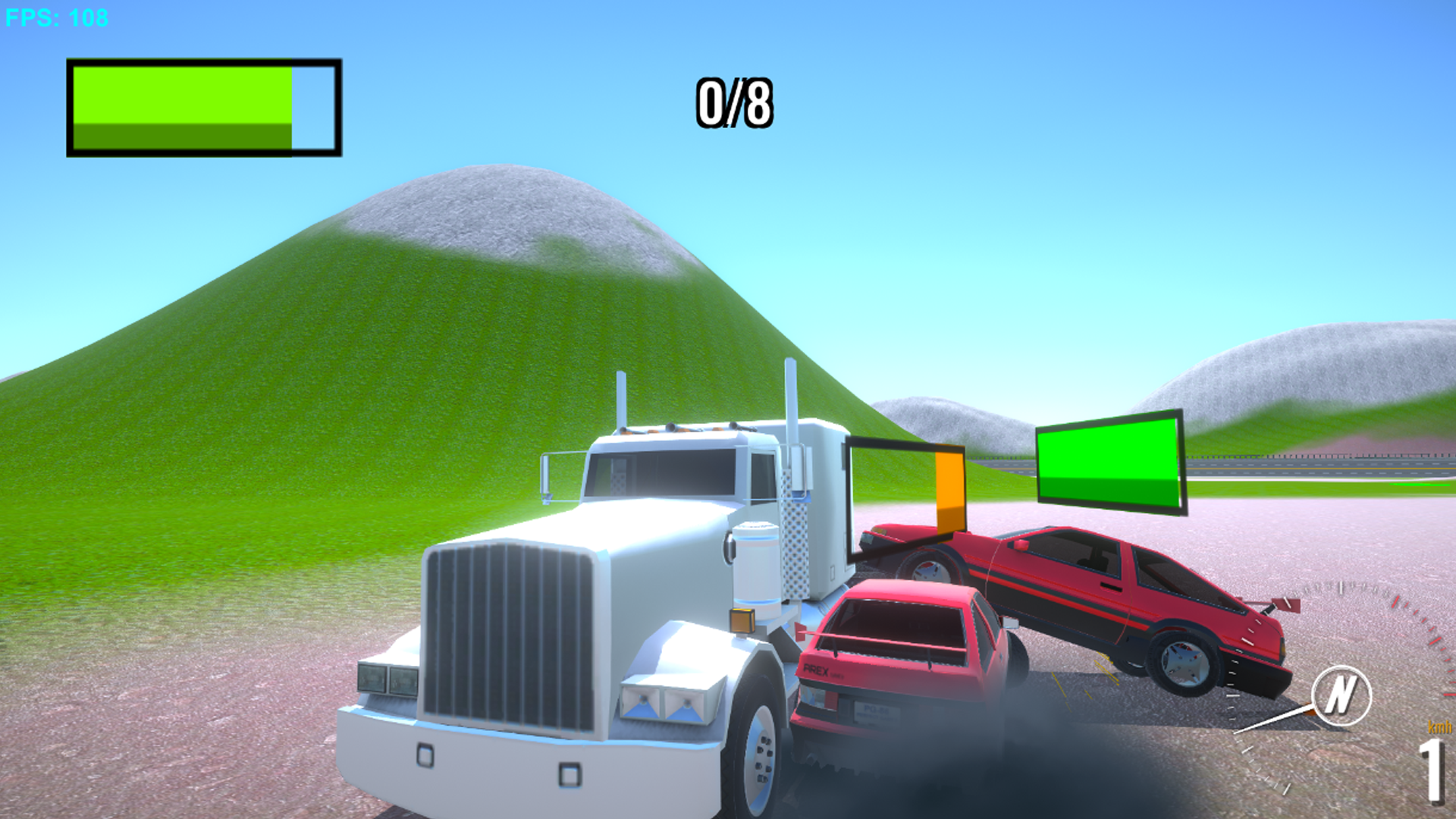Click the 0/8 objective counter

pyautogui.click(x=733, y=101)
